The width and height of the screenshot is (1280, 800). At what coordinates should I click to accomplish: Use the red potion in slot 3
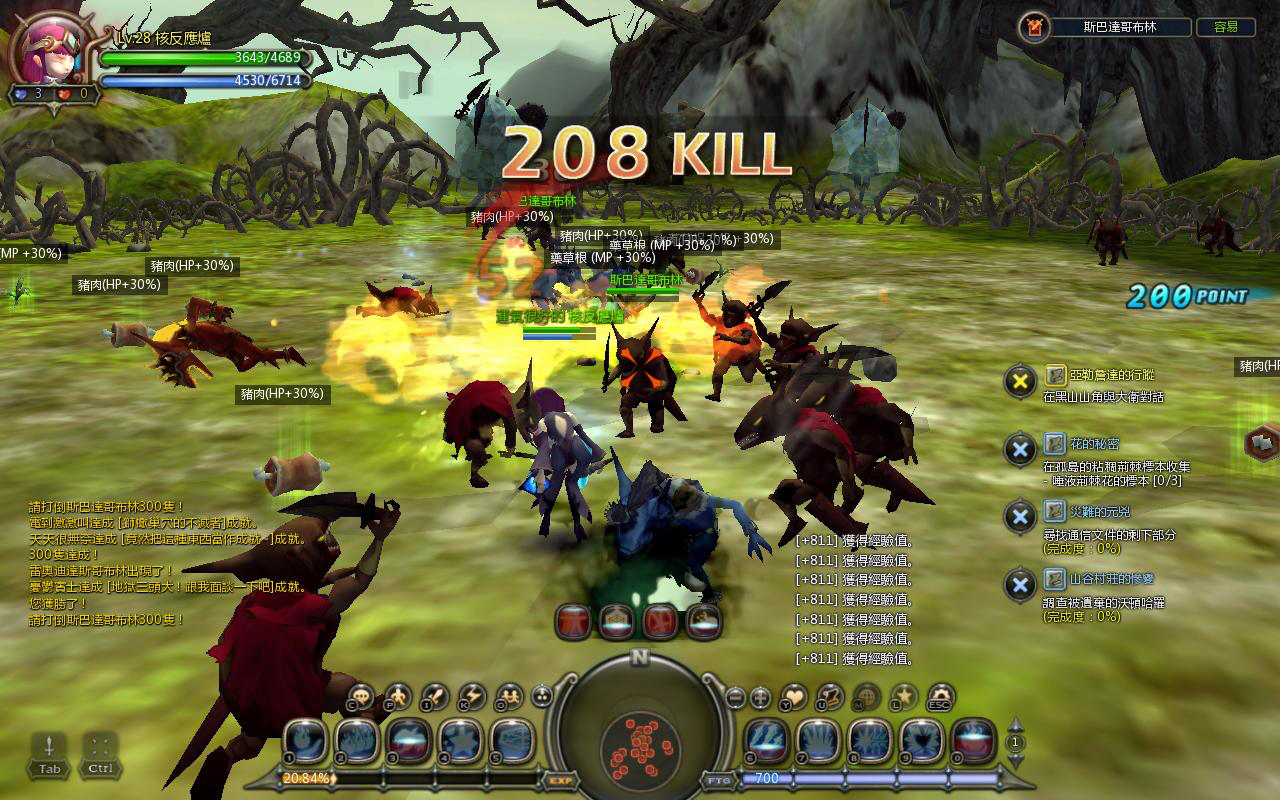(407, 741)
